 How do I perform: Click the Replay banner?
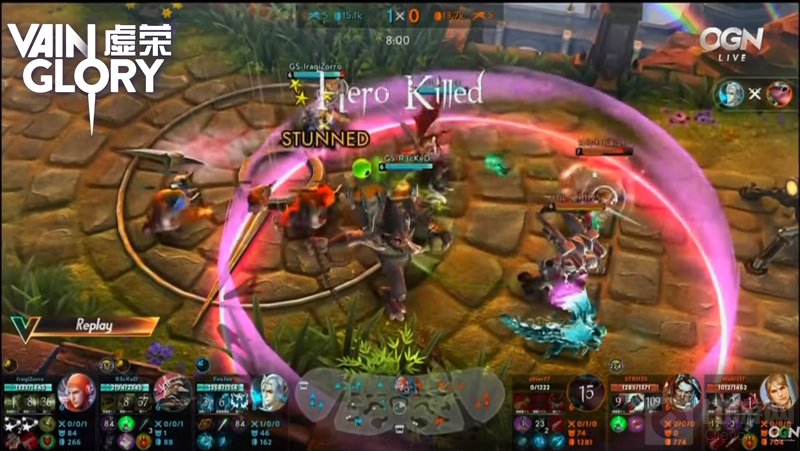95,325
